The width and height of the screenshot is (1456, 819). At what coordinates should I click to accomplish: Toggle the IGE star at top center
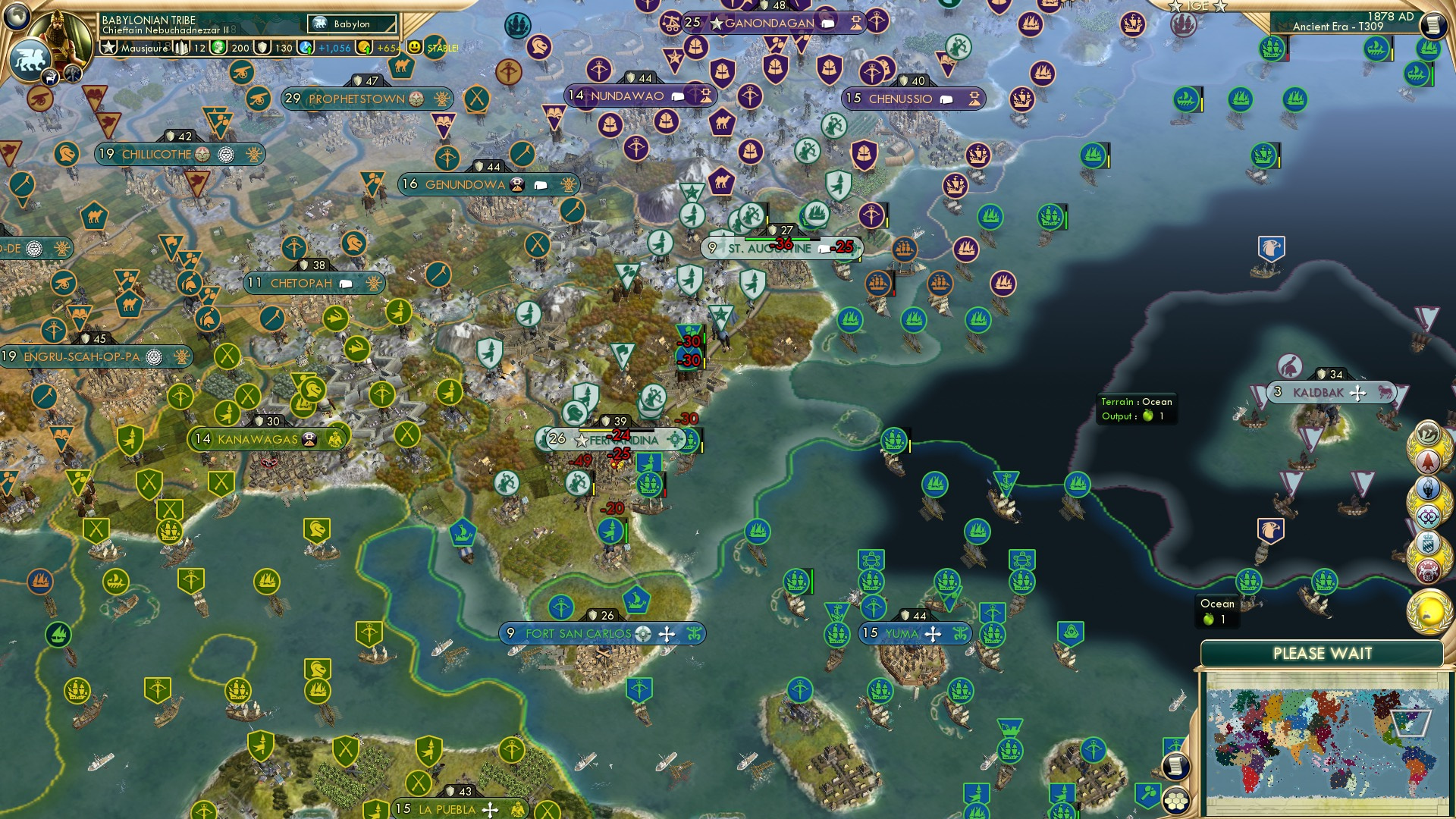click(1175, 5)
